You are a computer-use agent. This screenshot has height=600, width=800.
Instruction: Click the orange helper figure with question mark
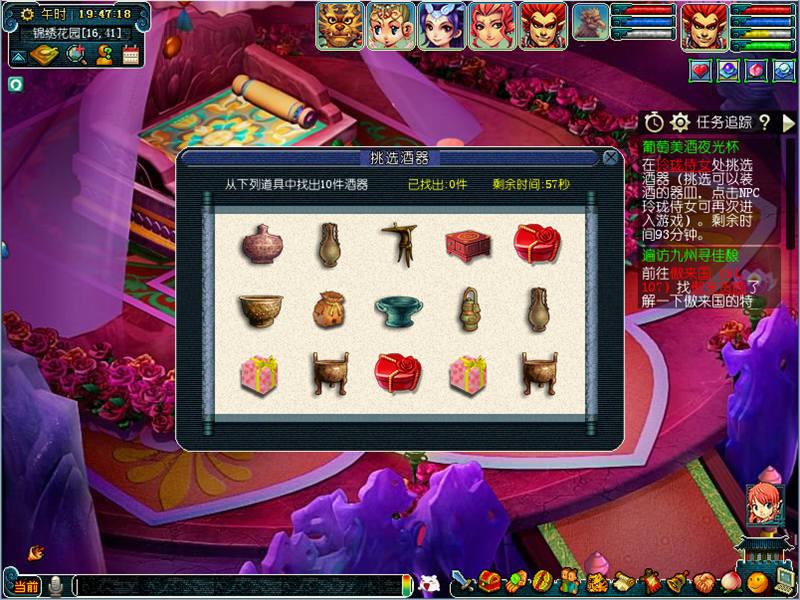[103, 56]
